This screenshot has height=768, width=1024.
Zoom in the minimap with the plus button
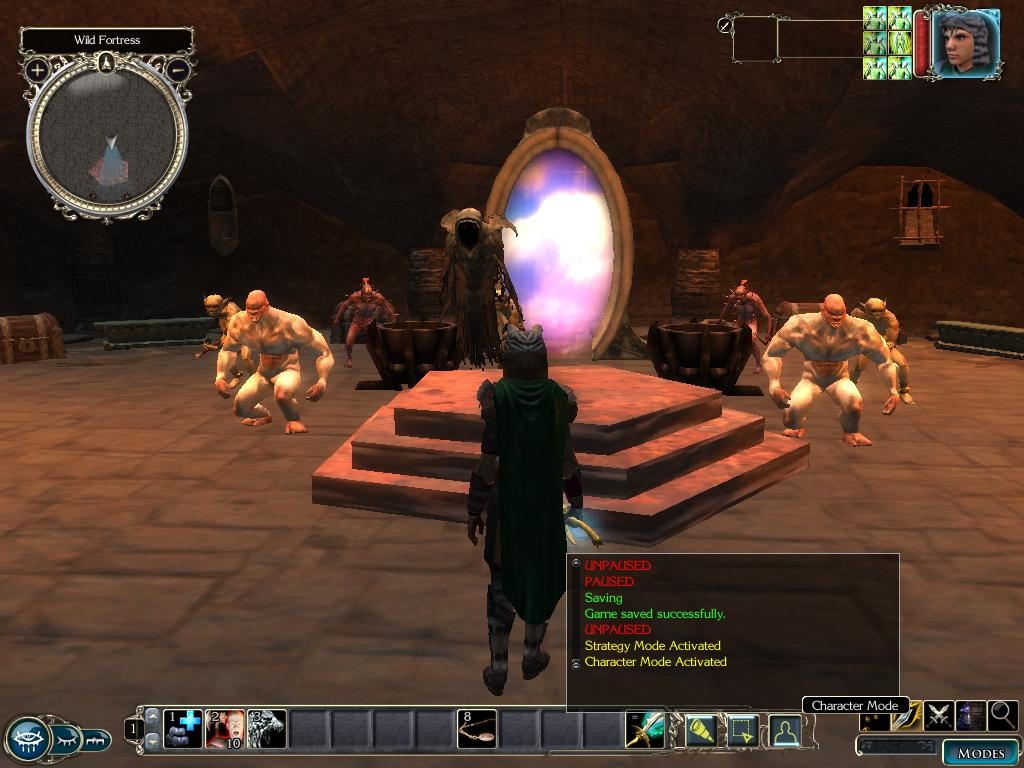(x=37, y=70)
